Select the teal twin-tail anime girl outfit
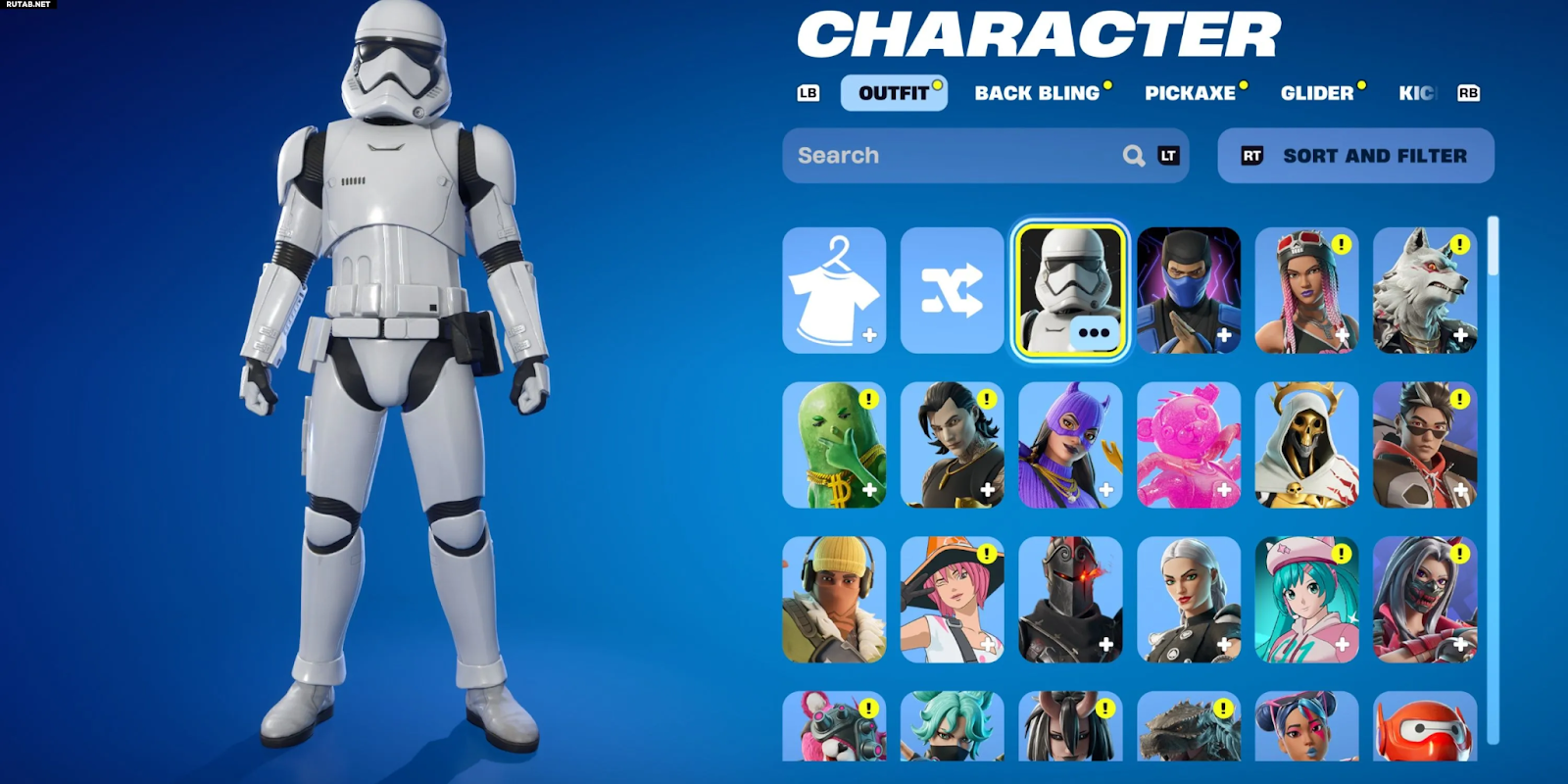 (x=1306, y=599)
